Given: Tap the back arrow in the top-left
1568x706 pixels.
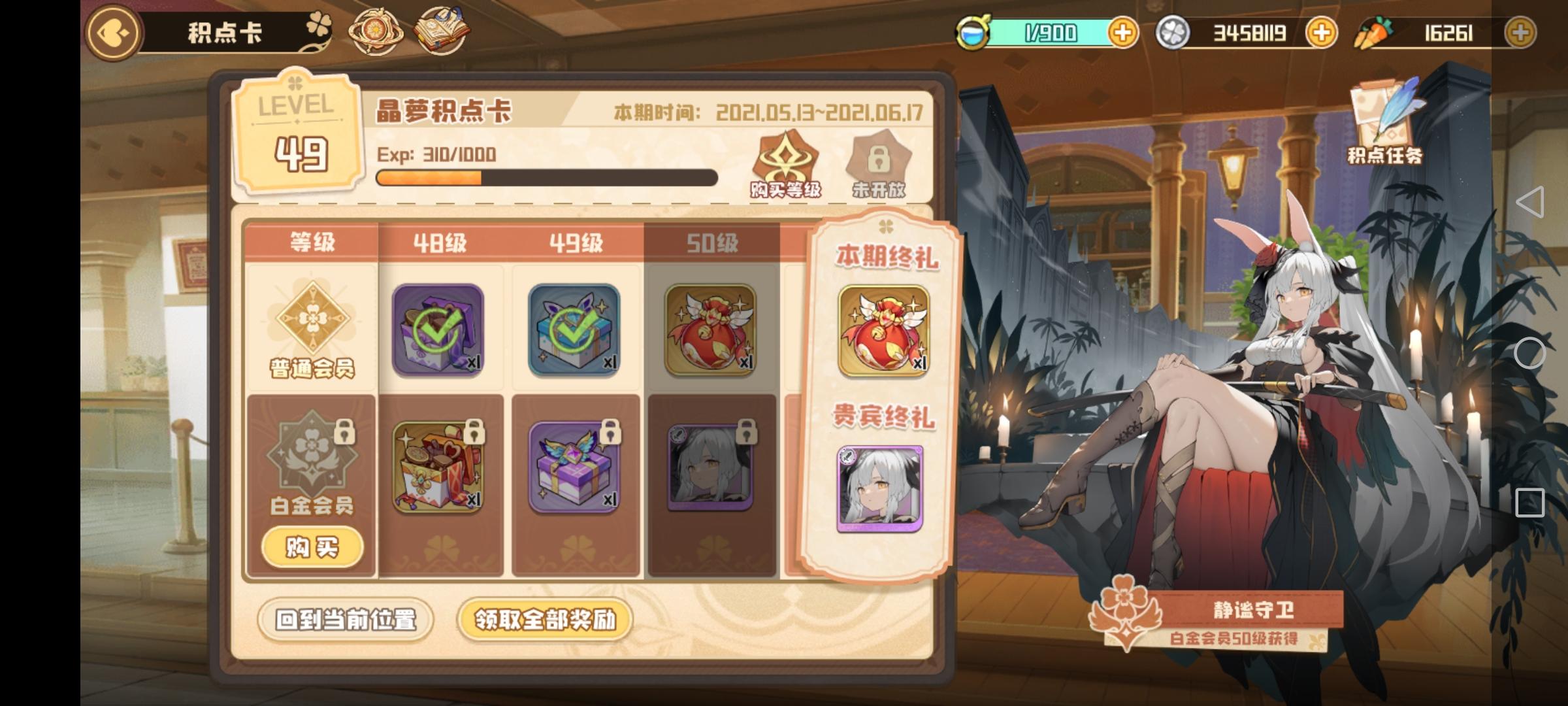Looking at the screenshot, I should coord(112,32).
